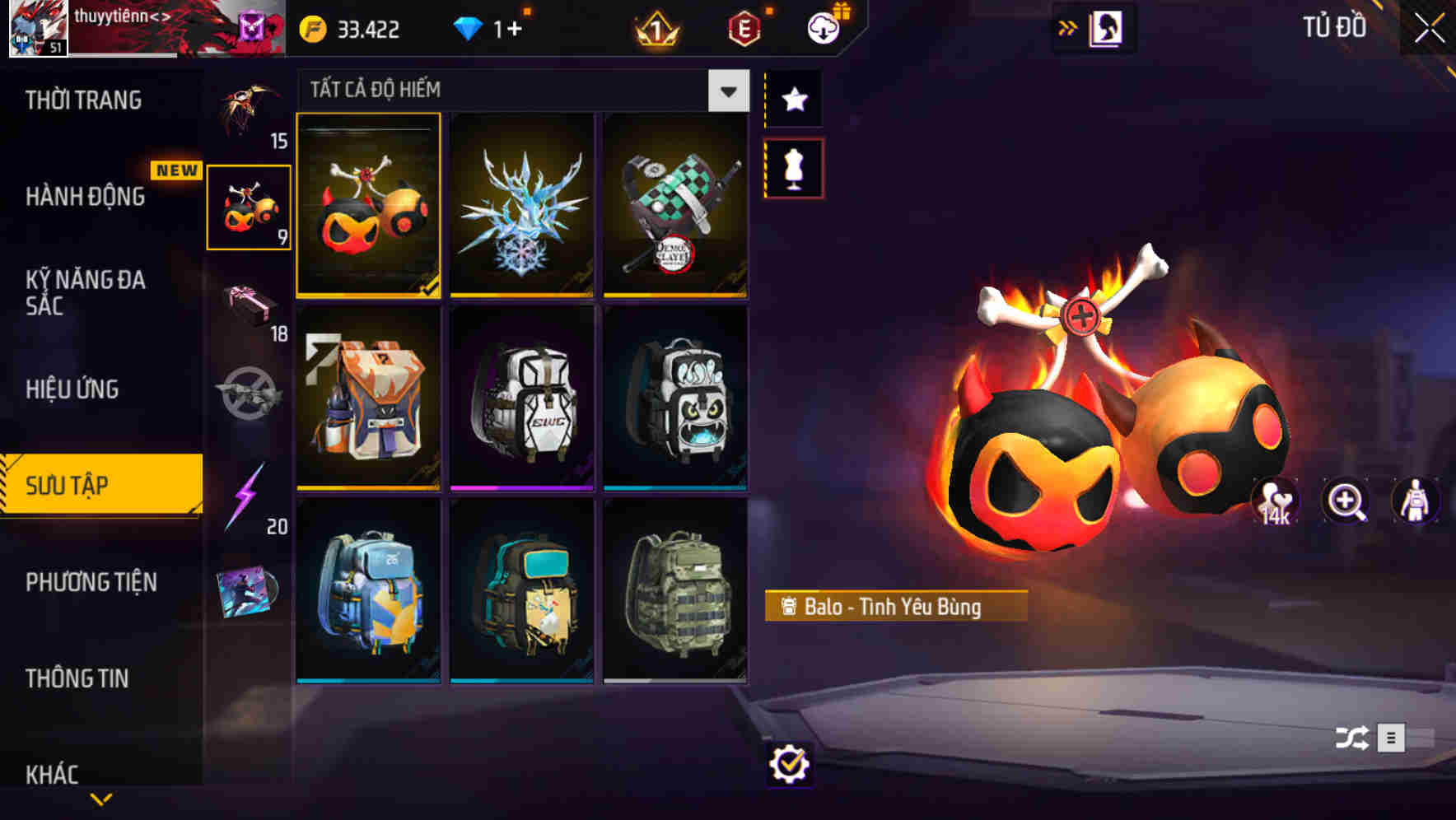
Task: Toggle the favorites star filter
Action: point(794,99)
